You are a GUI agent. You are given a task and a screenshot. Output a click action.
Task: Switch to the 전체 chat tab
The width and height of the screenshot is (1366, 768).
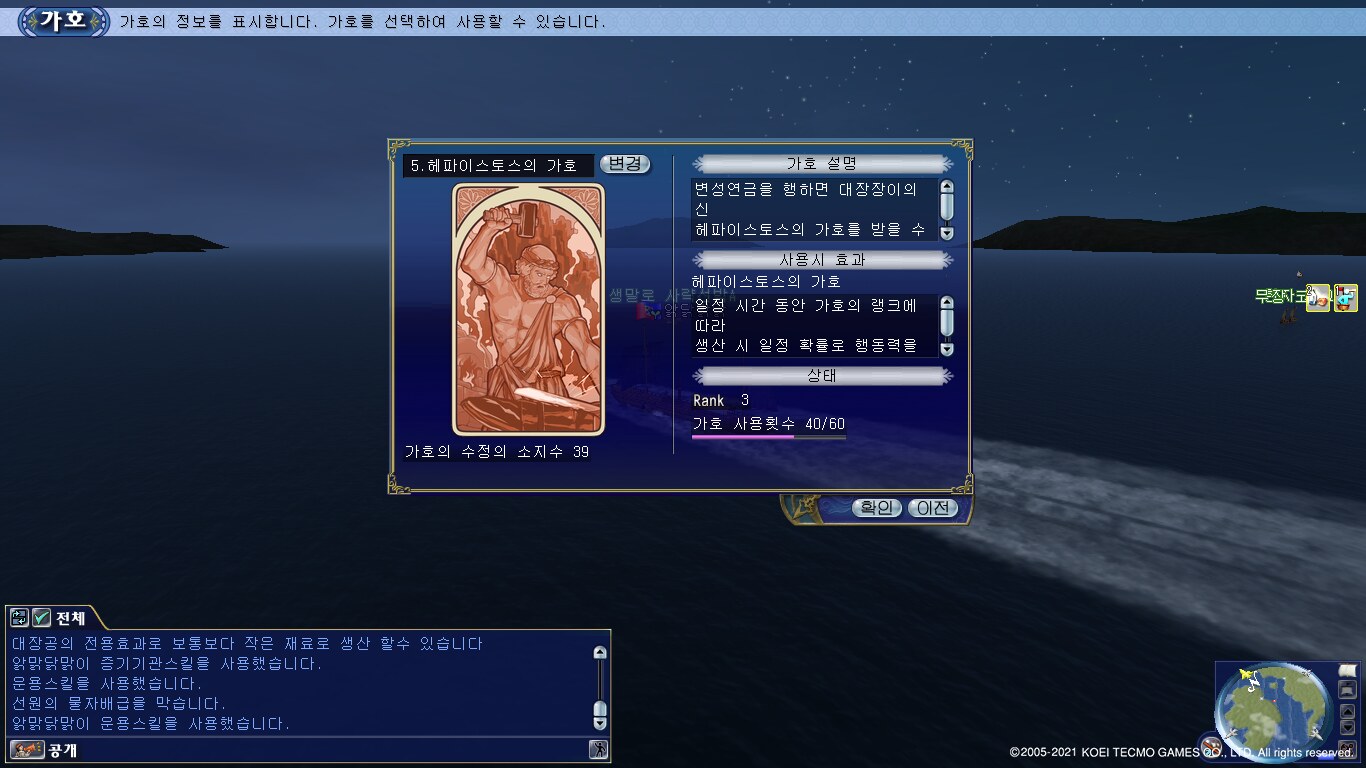pyautogui.click(x=70, y=618)
